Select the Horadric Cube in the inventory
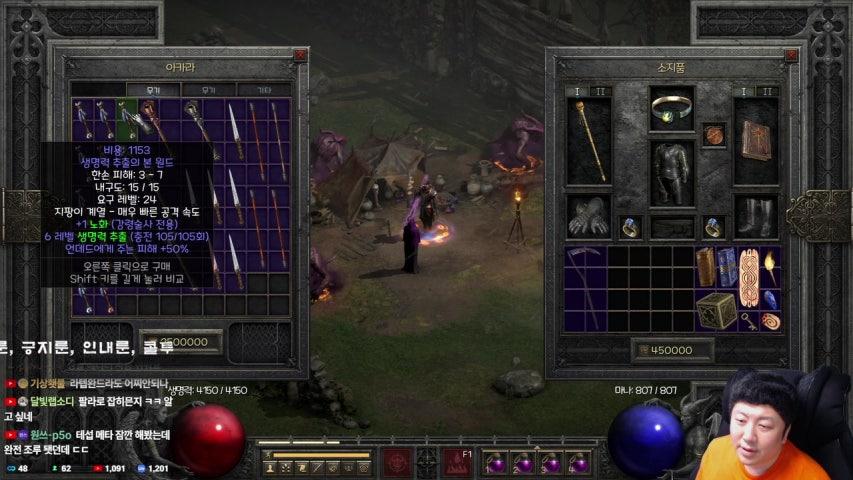 tap(716, 310)
